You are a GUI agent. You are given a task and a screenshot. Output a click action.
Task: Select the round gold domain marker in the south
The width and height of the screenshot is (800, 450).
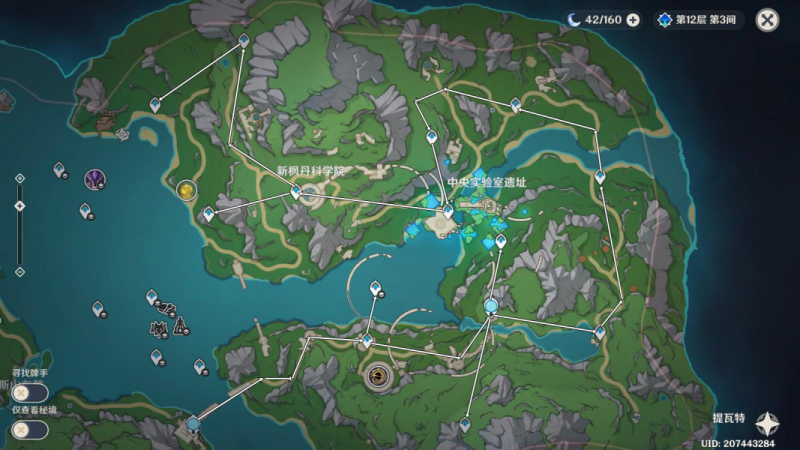click(x=378, y=376)
